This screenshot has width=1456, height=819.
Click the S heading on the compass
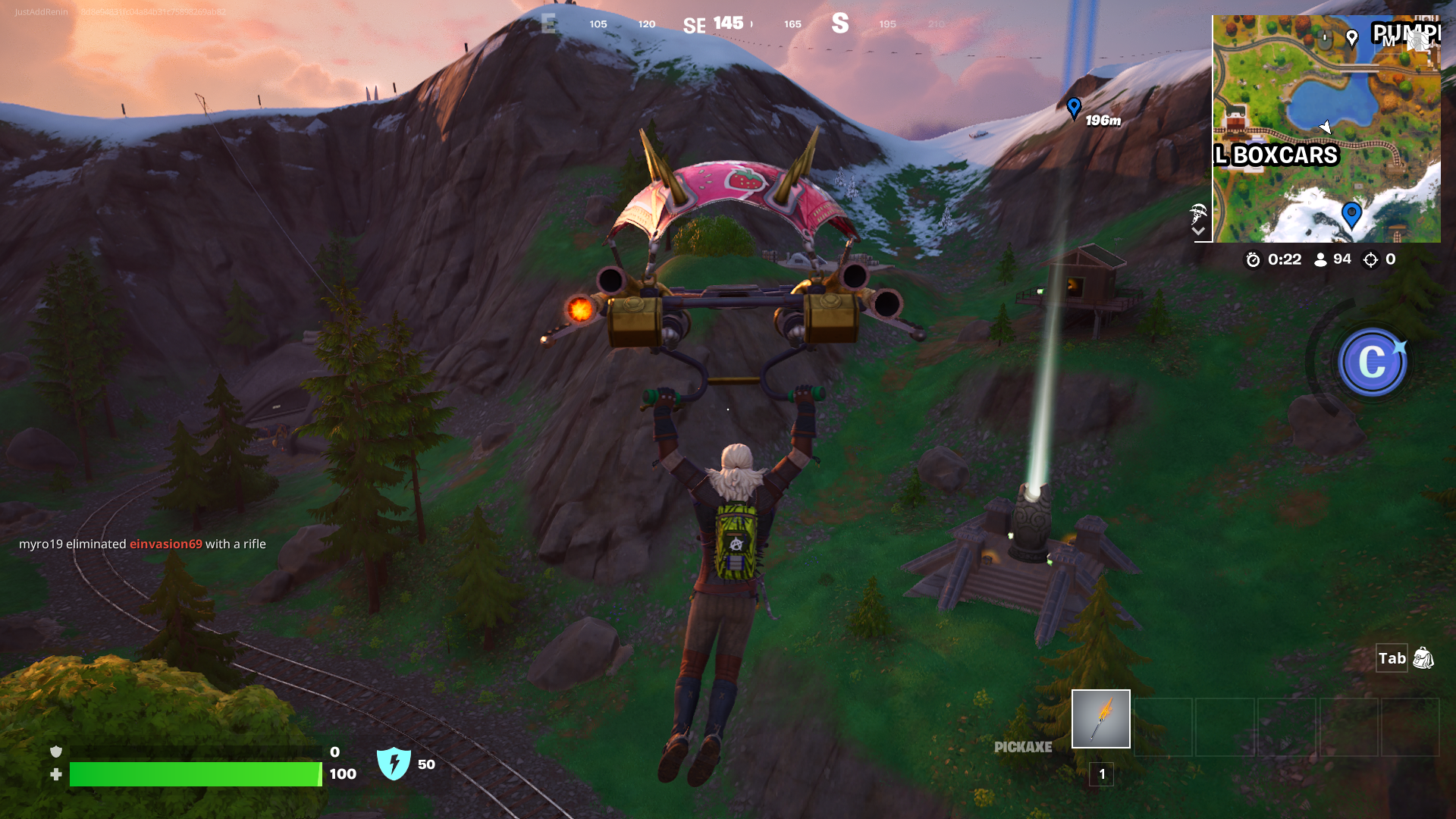[841, 24]
